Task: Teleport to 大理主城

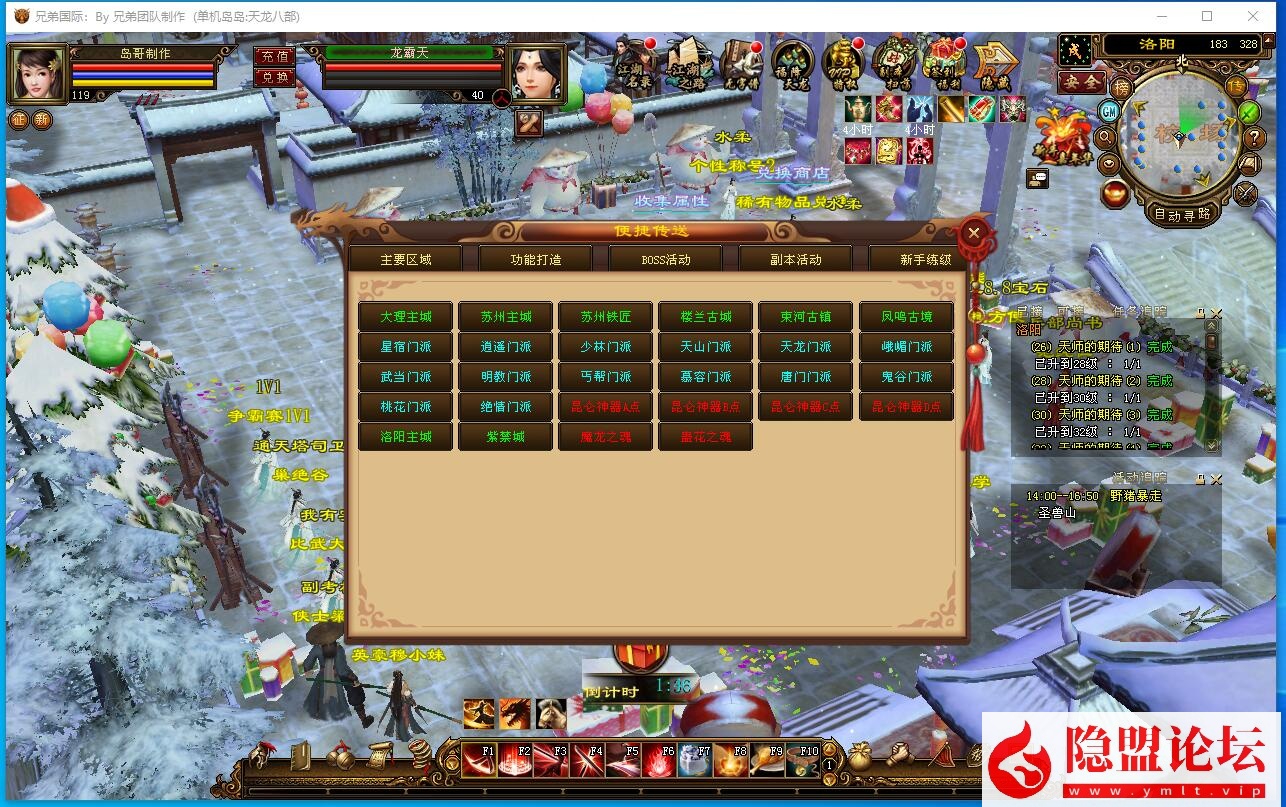Action: [x=406, y=317]
